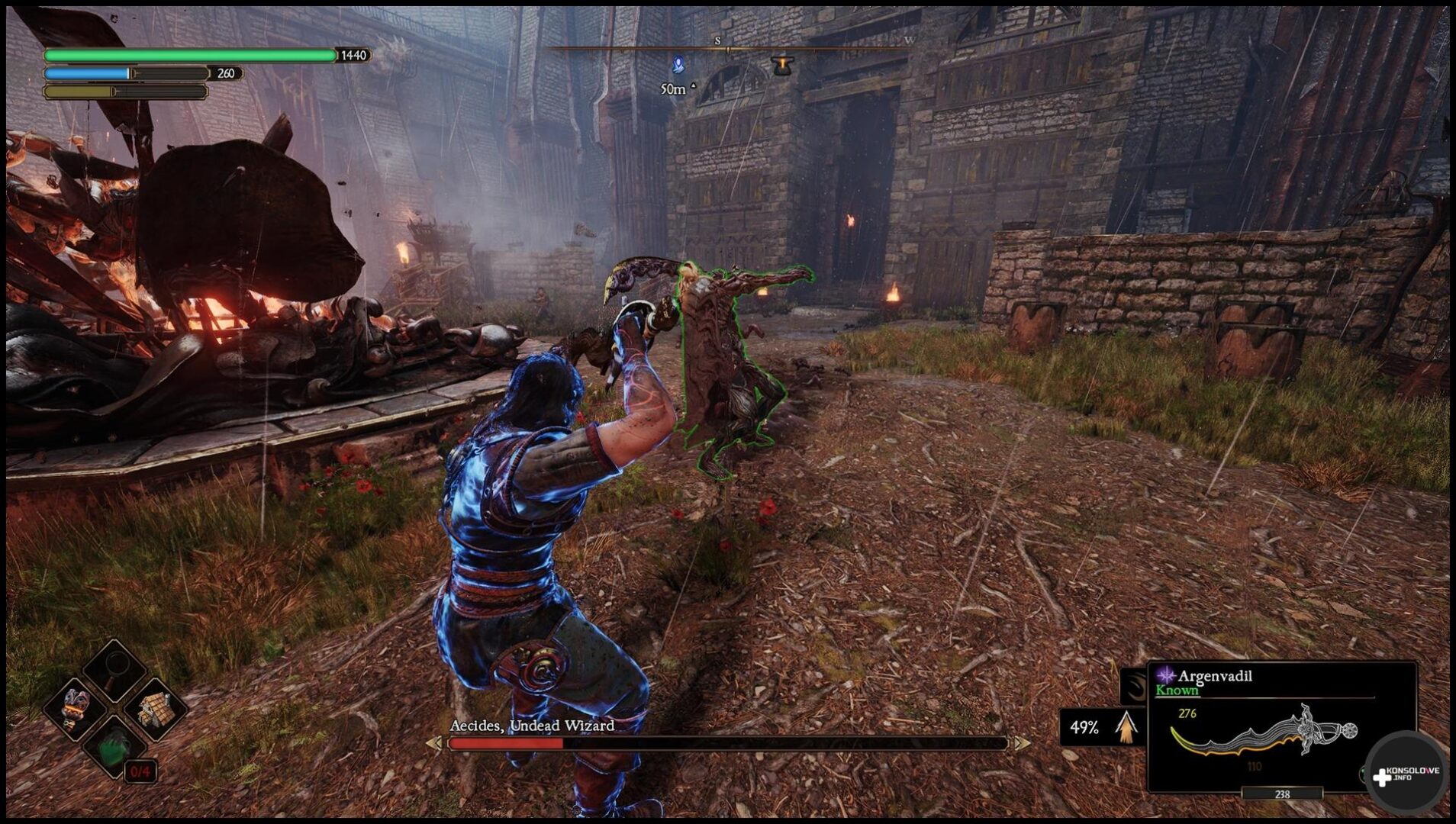
Task: Select the magnifying glass quick slot
Action: [x=115, y=670]
